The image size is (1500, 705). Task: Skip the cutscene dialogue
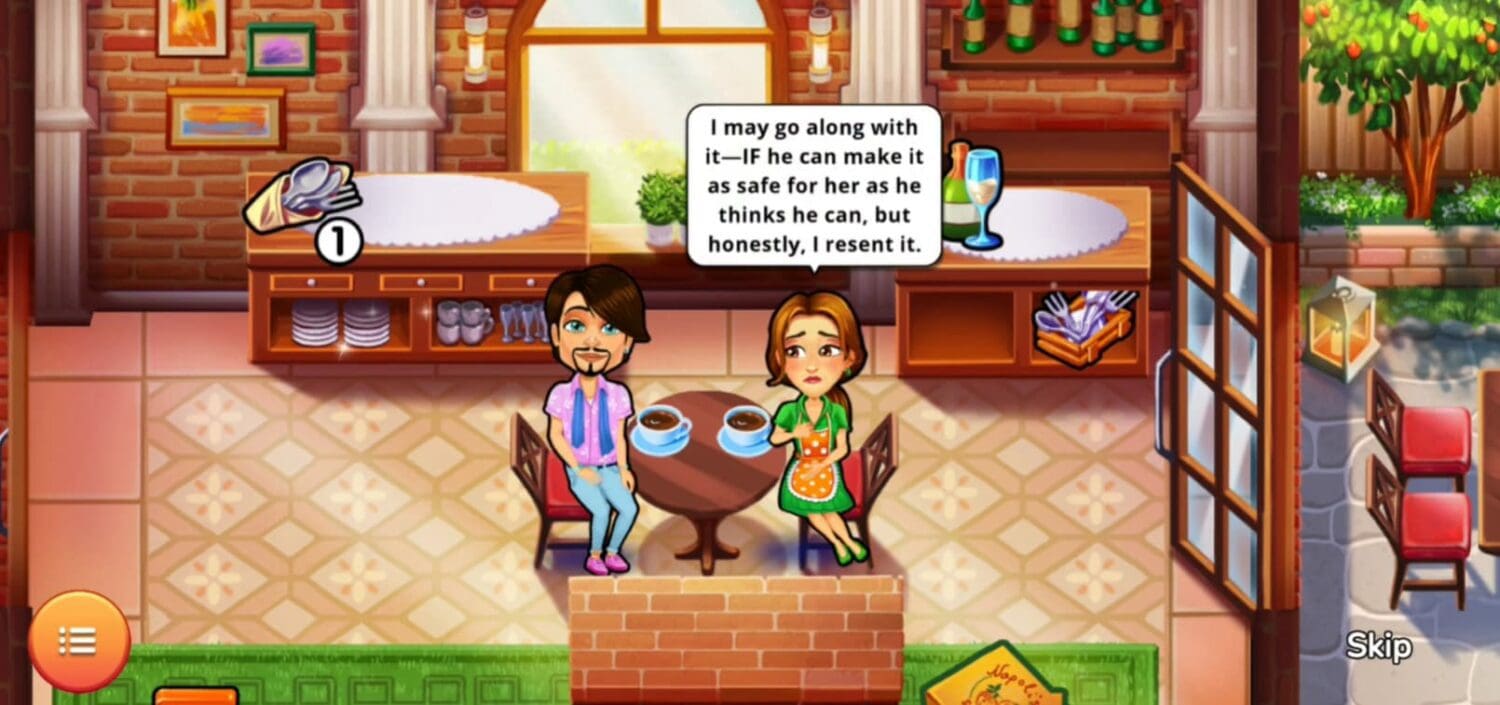[x=1378, y=646]
